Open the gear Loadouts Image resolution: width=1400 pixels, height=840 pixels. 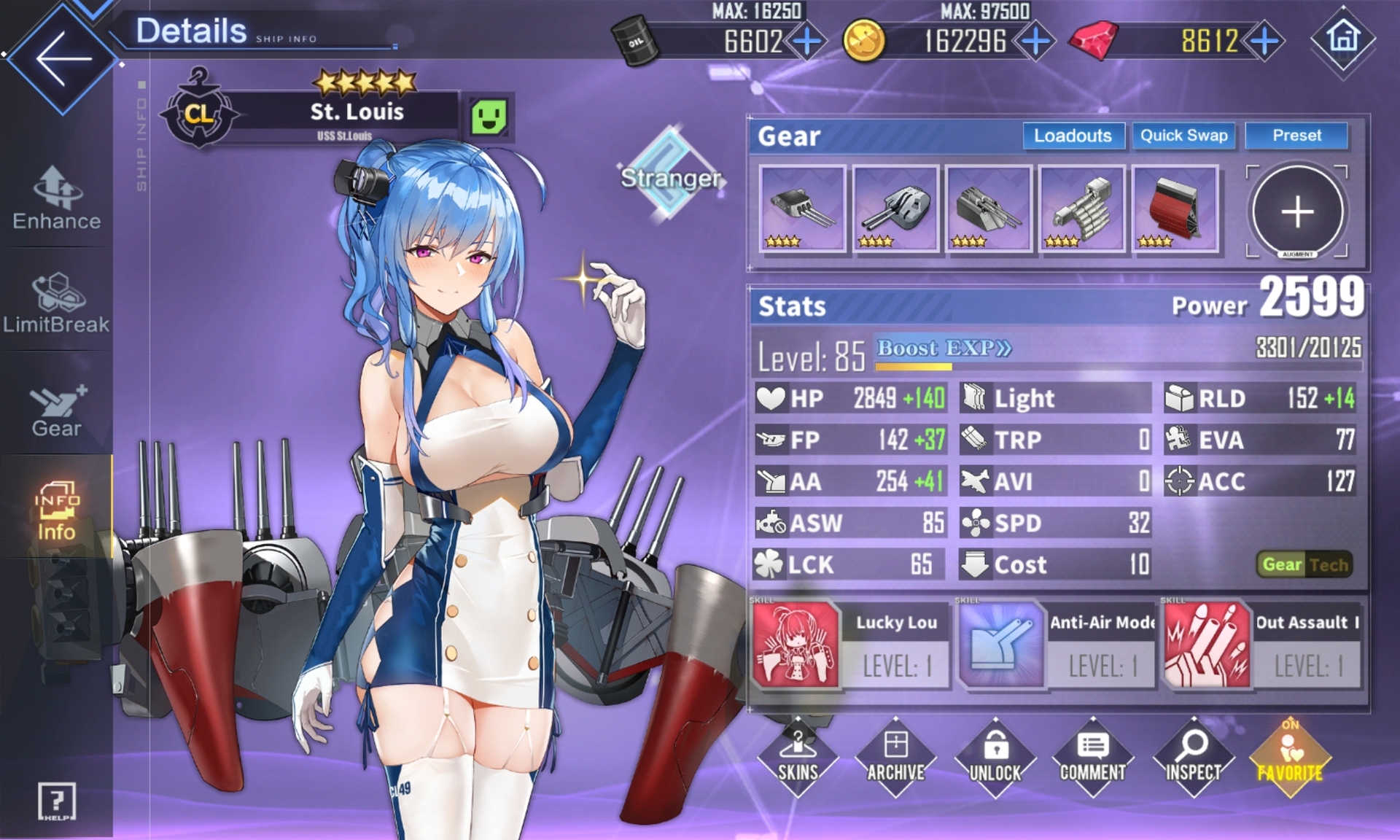pyautogui.click(x=1073, y=136)
